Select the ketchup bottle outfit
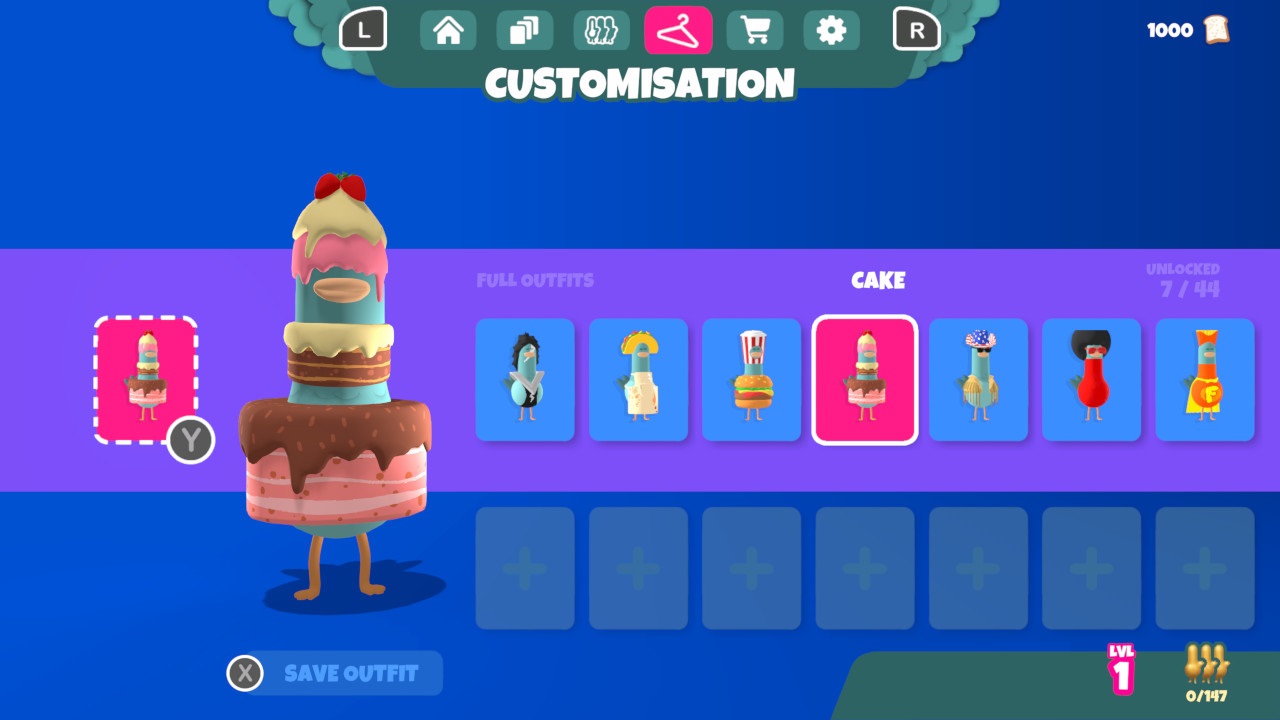 (x=1091, y=380)
